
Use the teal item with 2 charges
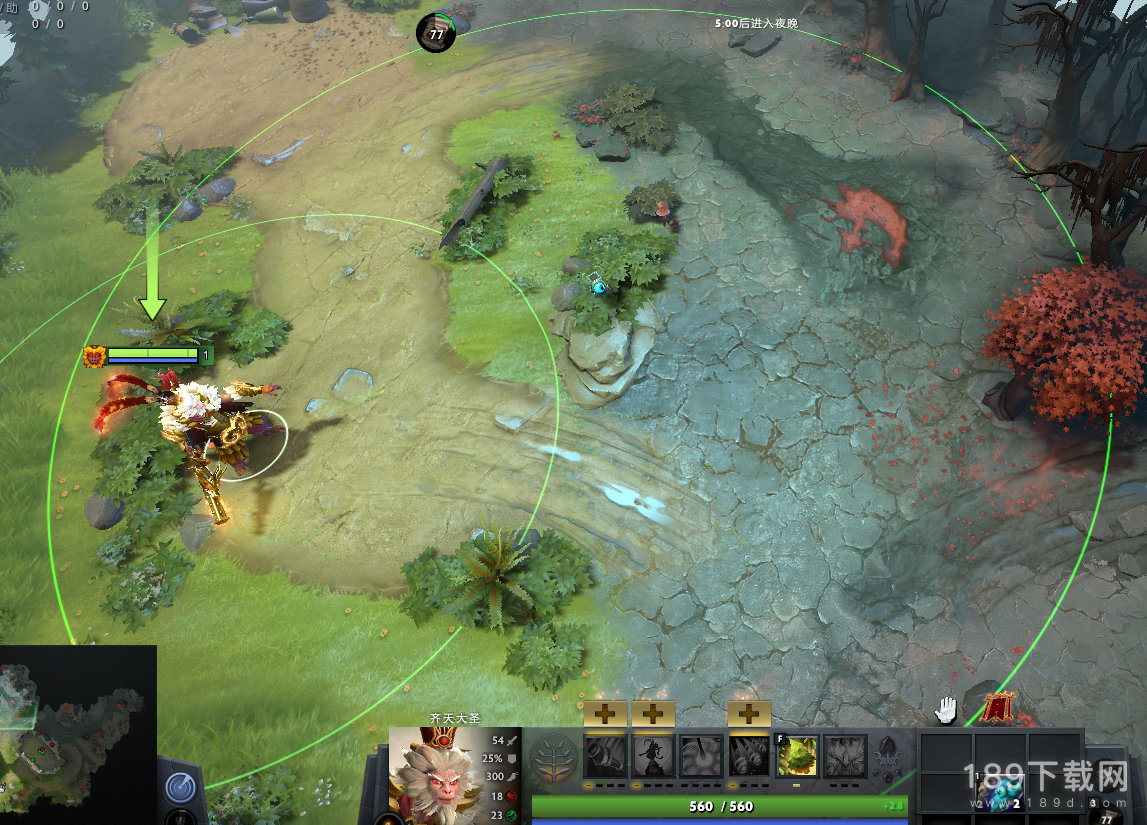coord(1000,797)
